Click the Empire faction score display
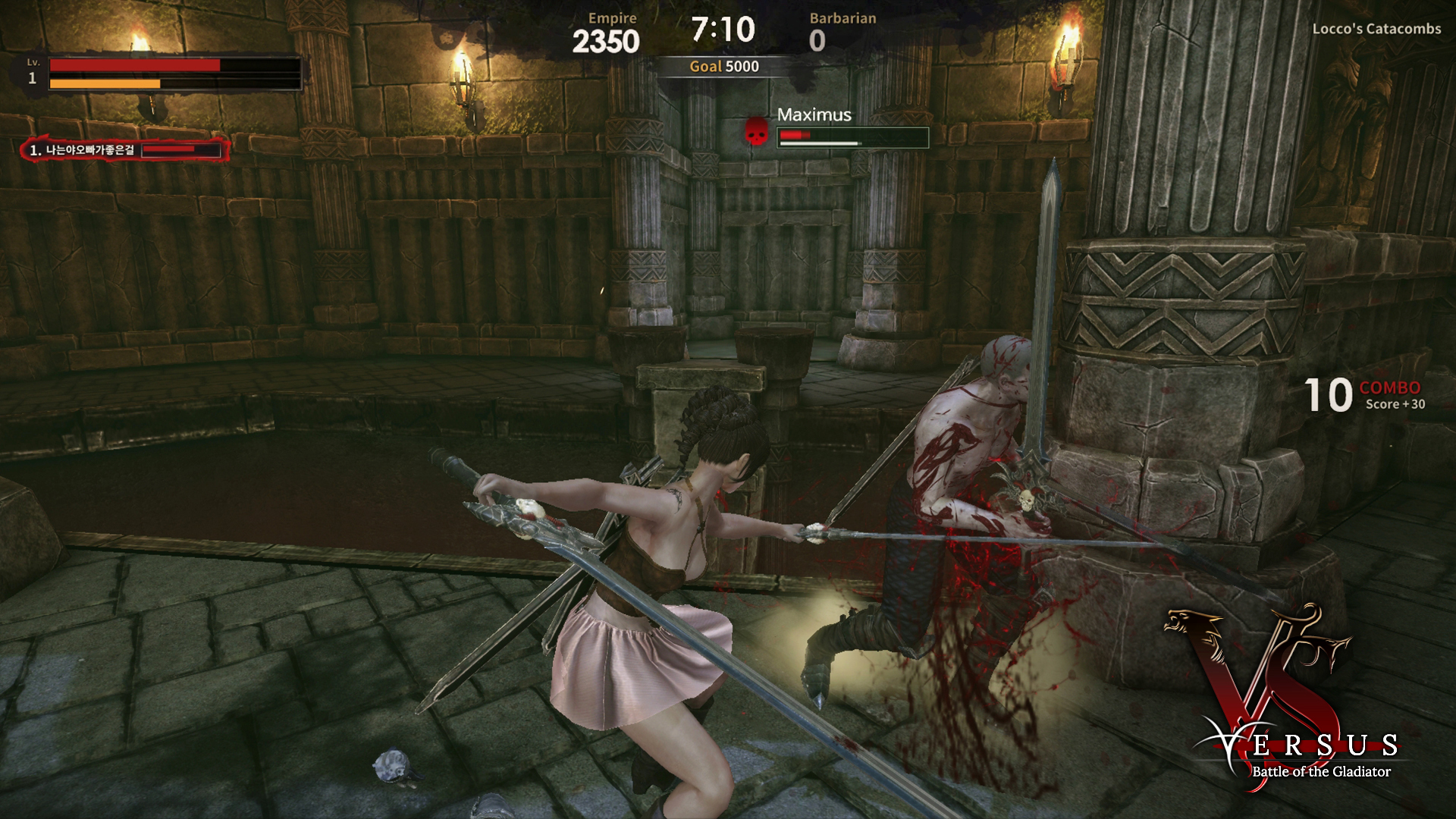This screenshot has height=819, width=1456. tap(607, 42)
